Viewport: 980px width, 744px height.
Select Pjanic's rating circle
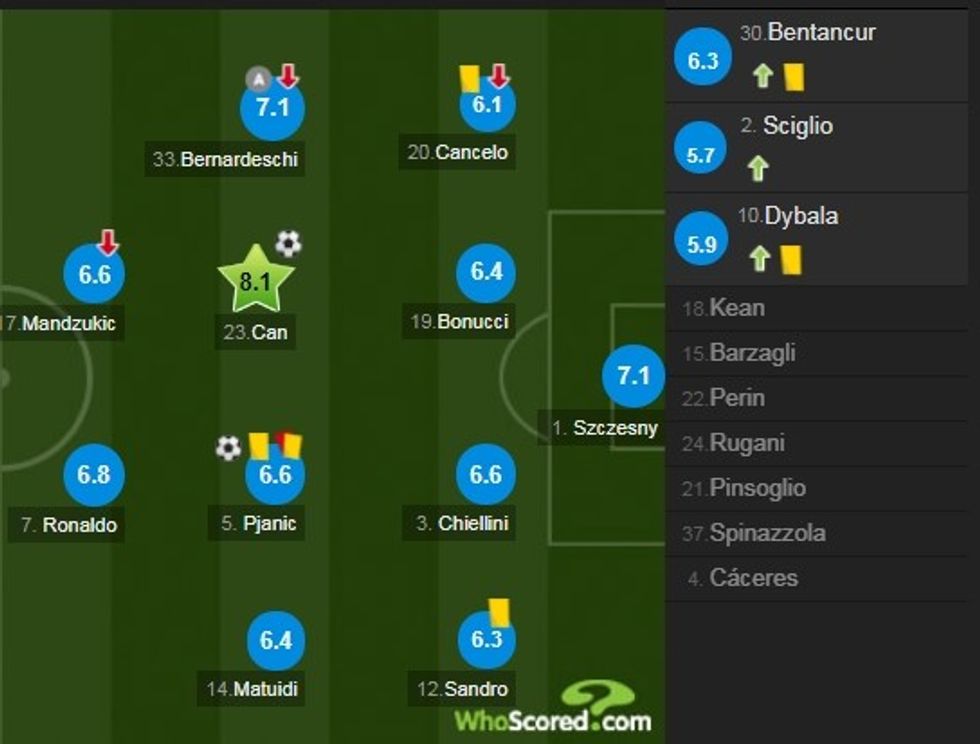tap(275, 475)
